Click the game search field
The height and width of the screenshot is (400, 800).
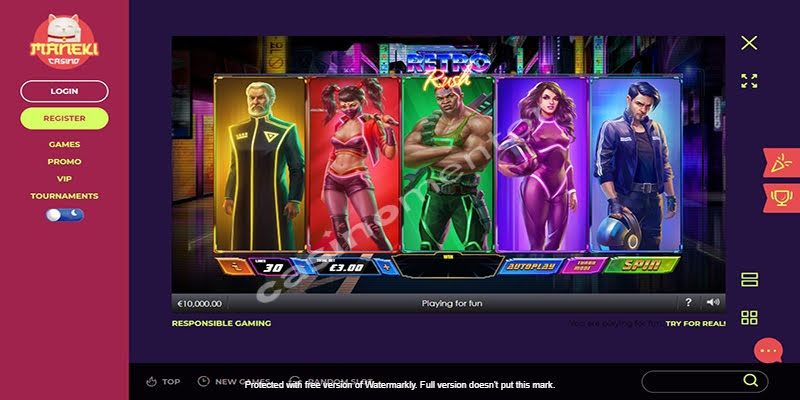coord(692,381)
